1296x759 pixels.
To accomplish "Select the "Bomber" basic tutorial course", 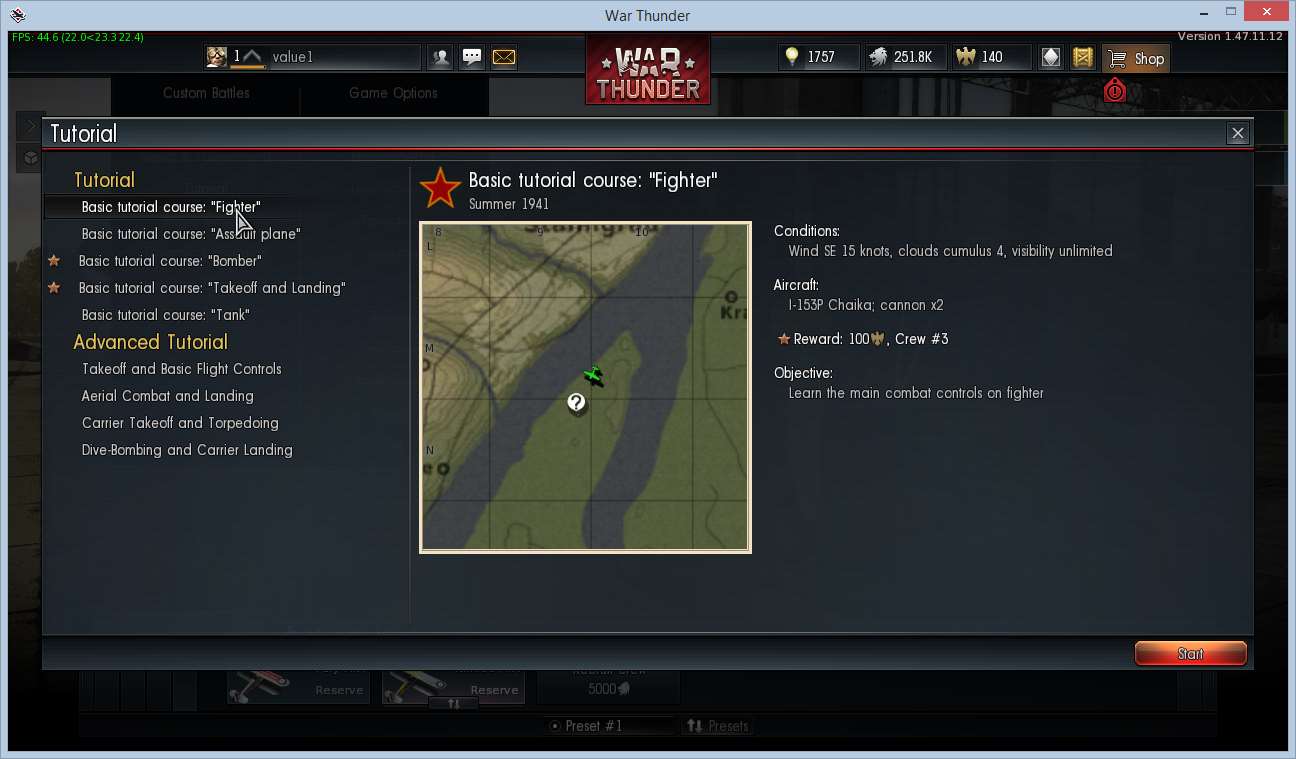I will point(170,261).
